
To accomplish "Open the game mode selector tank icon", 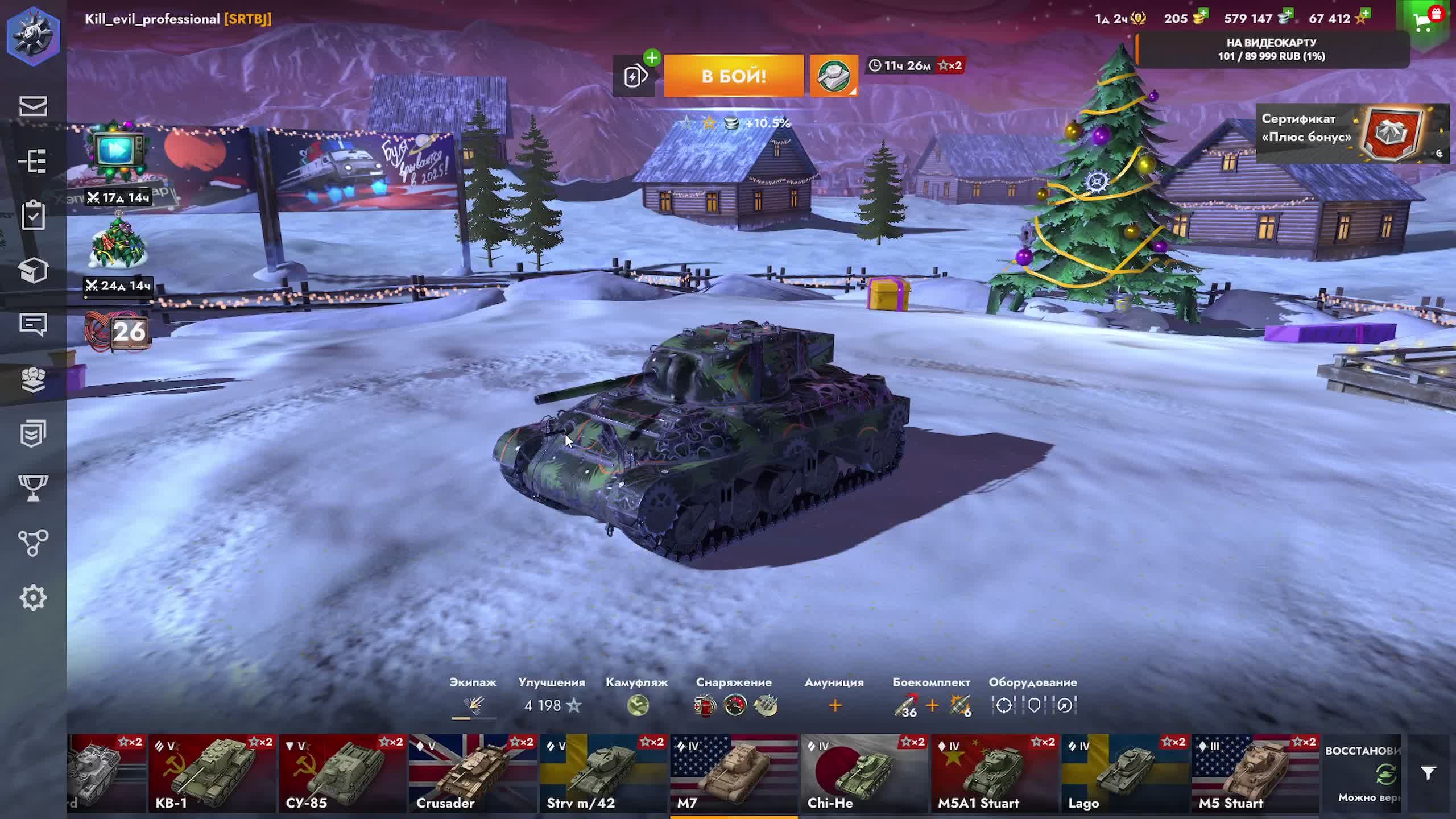I will 833,76.
